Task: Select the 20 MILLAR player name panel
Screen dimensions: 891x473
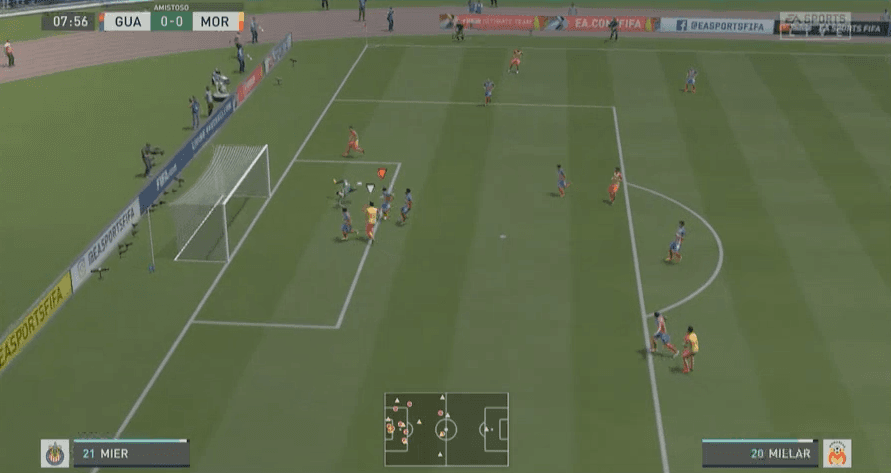Action: (759, 454)
